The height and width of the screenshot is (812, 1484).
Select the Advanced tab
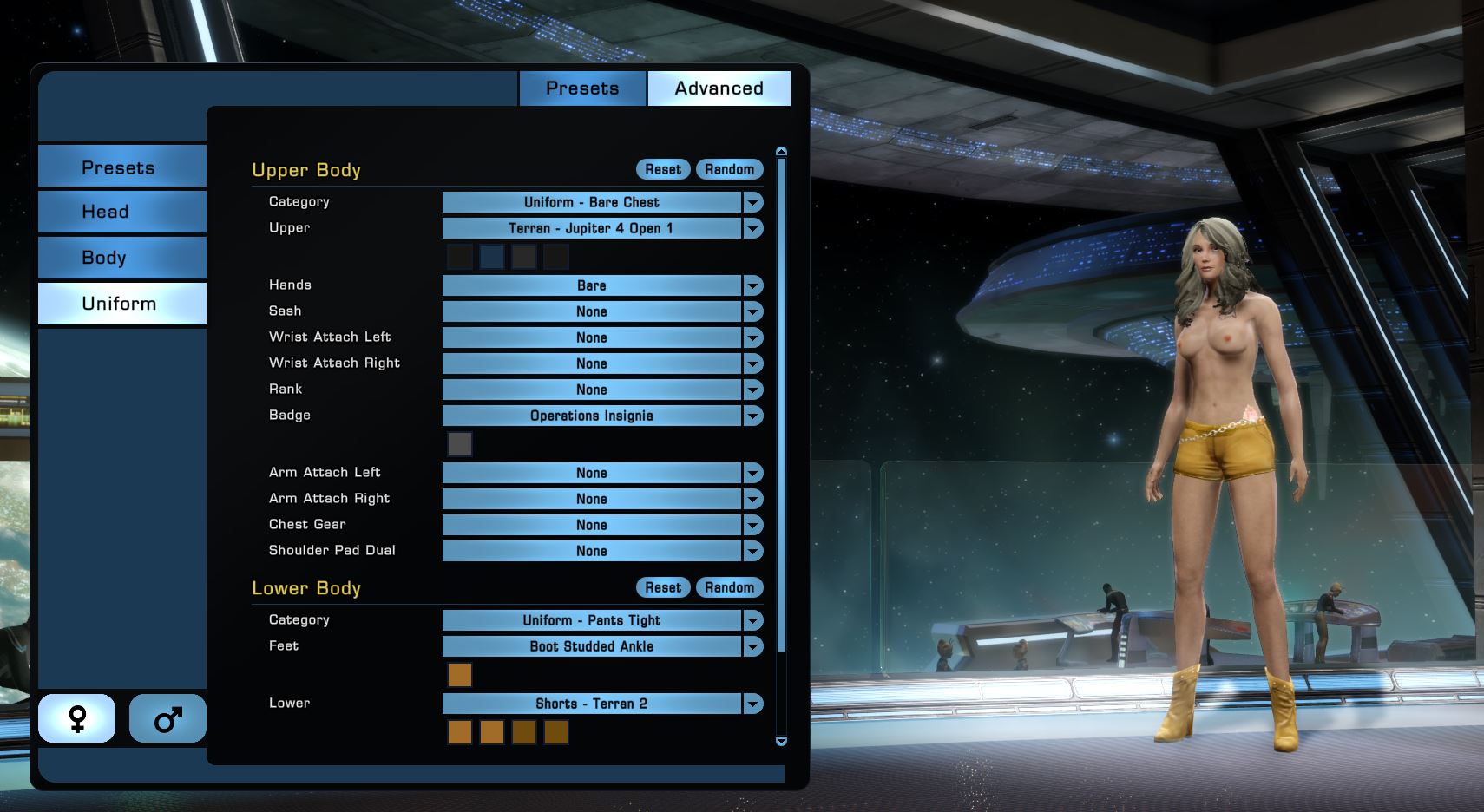(x=719, y=88)
